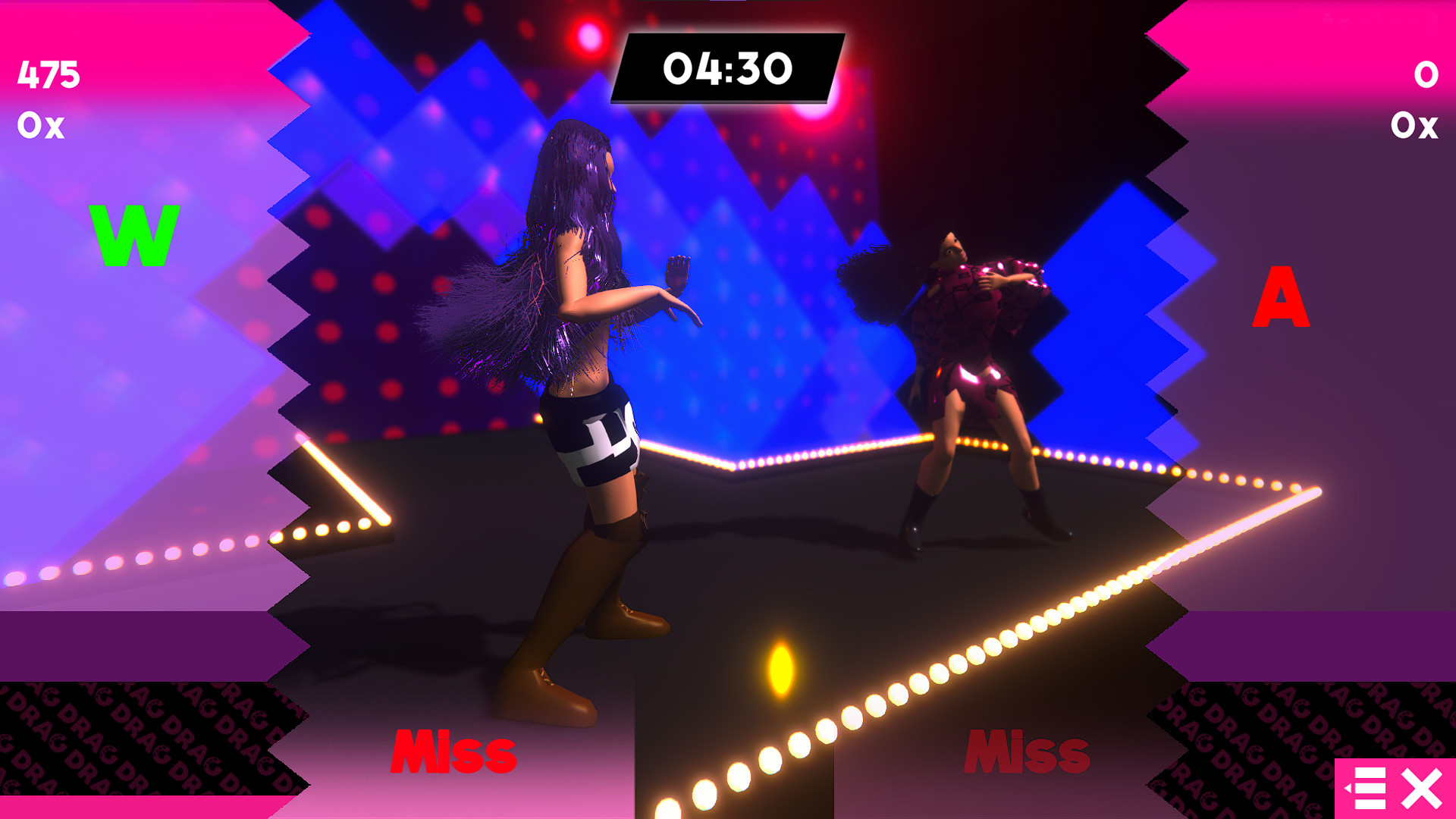Image resolution: width=1456 pixels, height=819 pixels.
Task: Select the right 0x combo counter
Action: click(1415, 127)
